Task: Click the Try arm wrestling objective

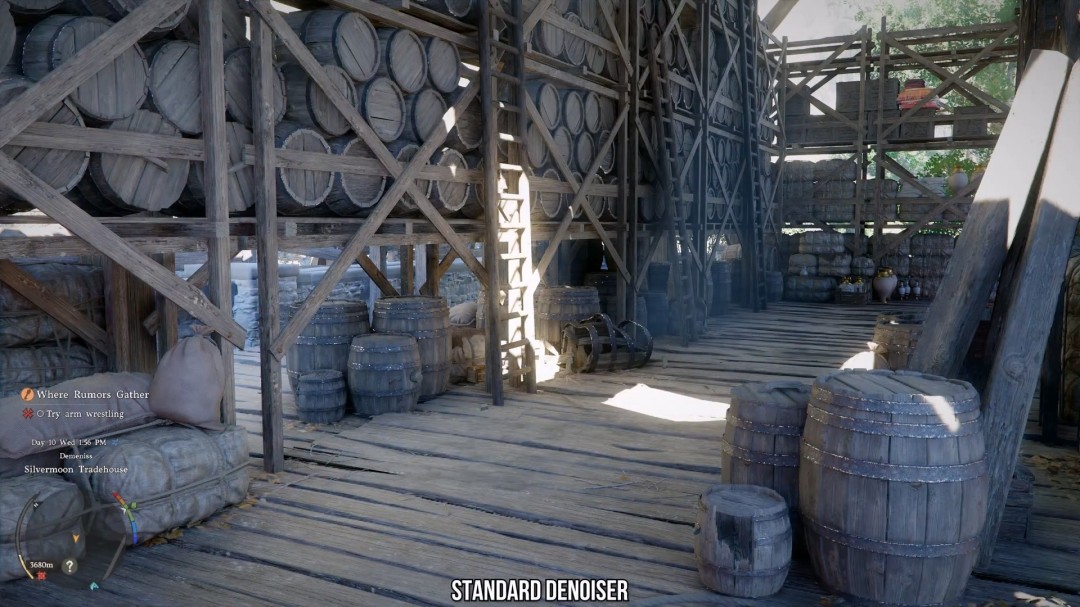Action: [x=80, y=414]
